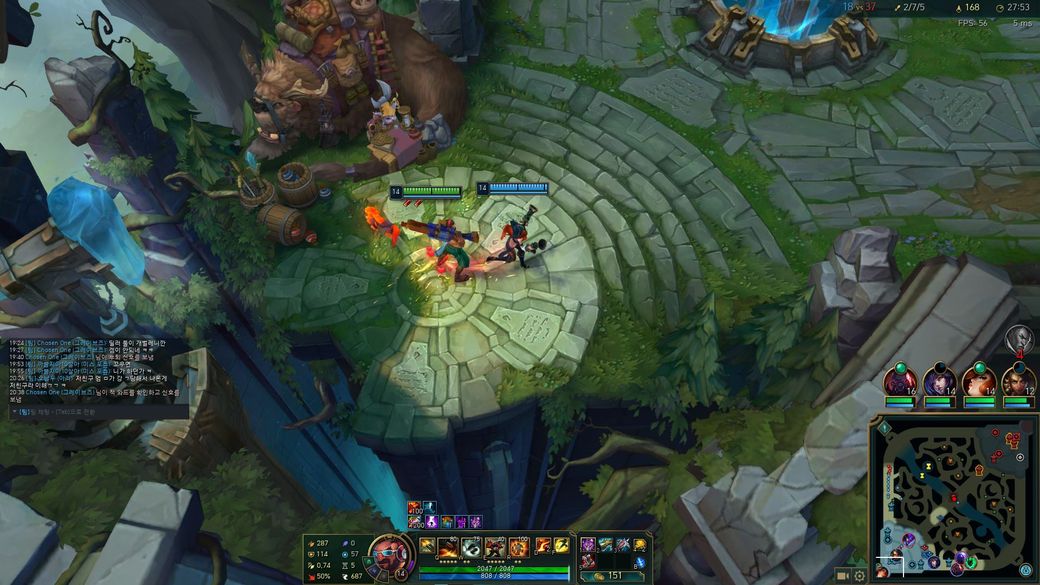Cast the W Smoke Screen ability

click(x=470, y=546)
